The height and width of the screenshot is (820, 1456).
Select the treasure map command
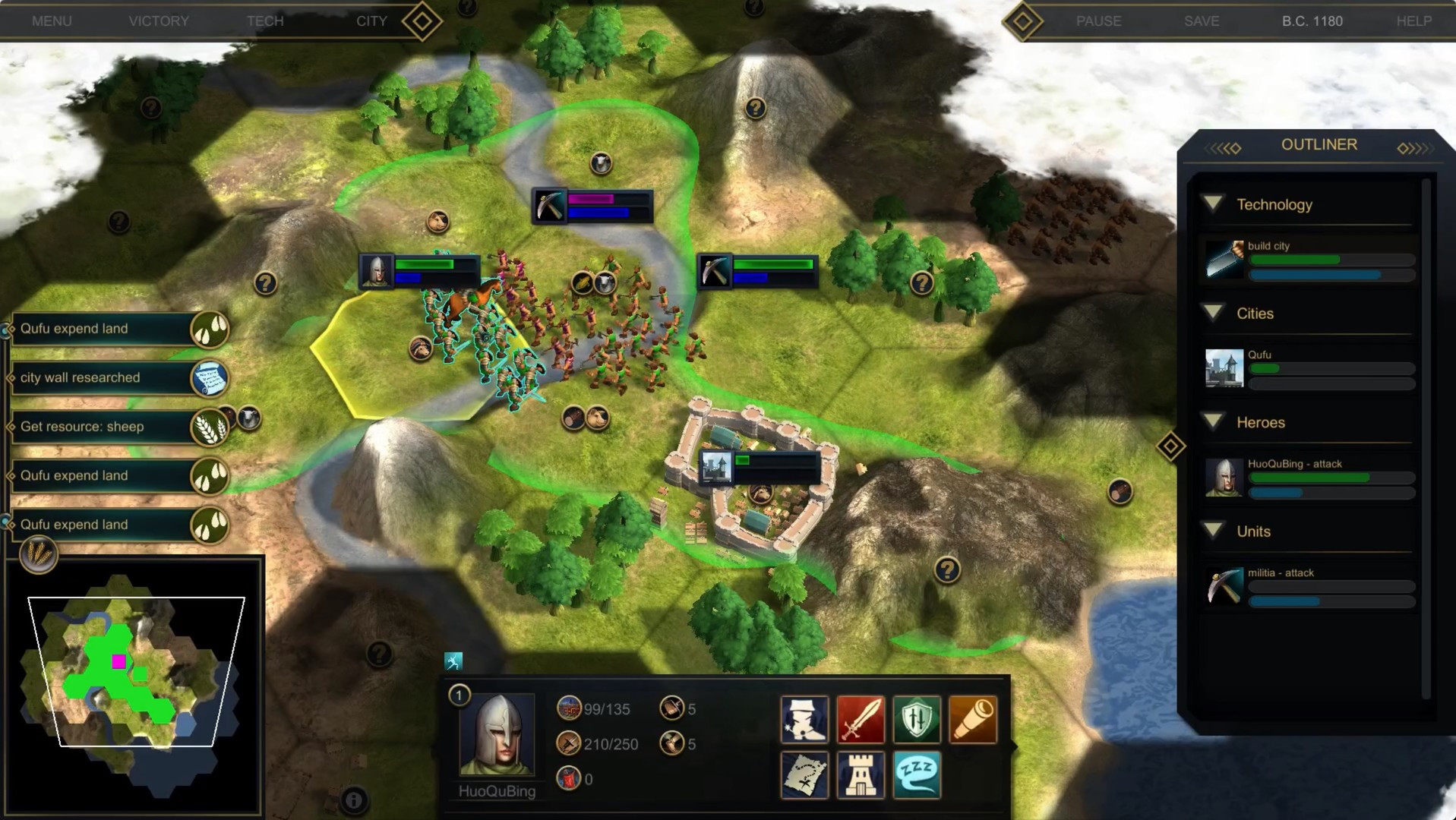[x=804, y=774]
